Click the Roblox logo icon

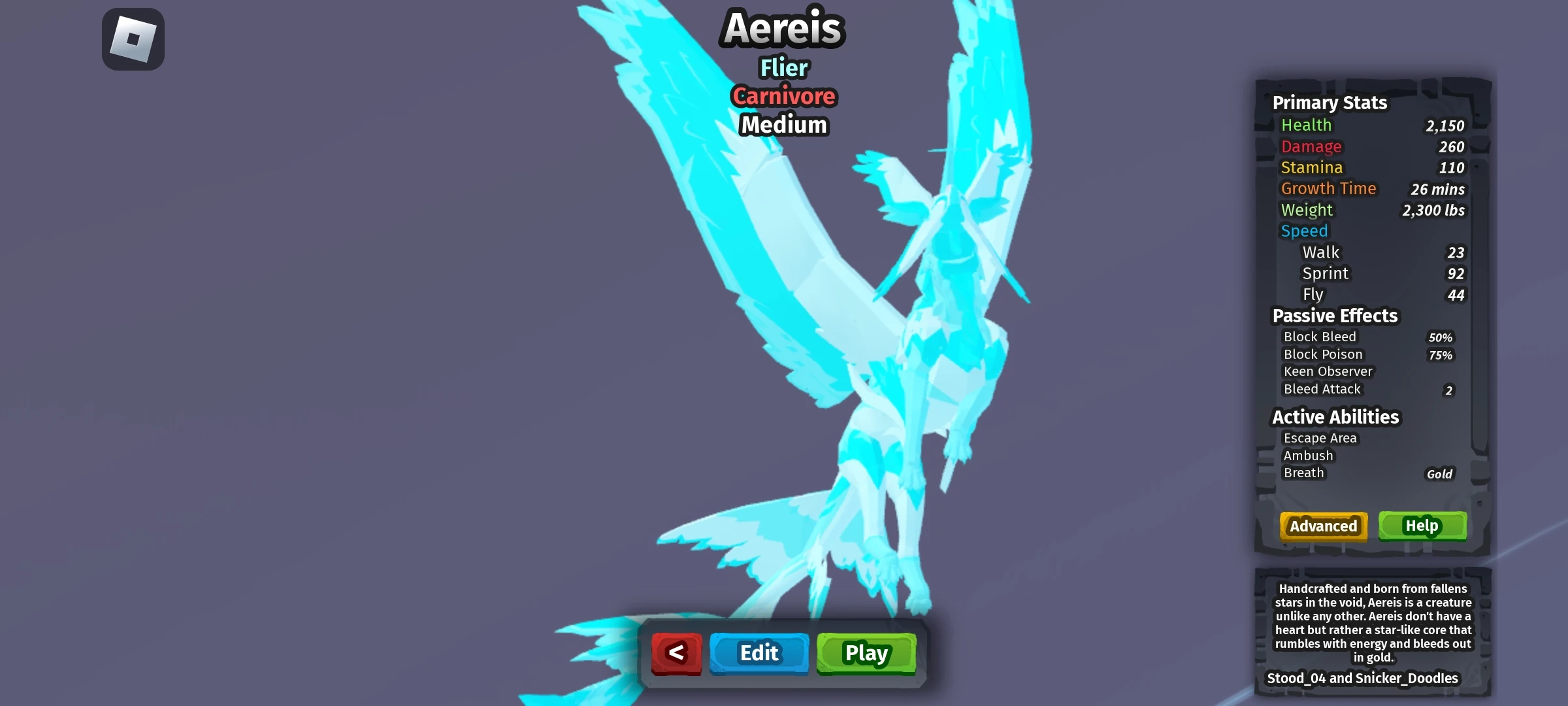pos(133,39)
